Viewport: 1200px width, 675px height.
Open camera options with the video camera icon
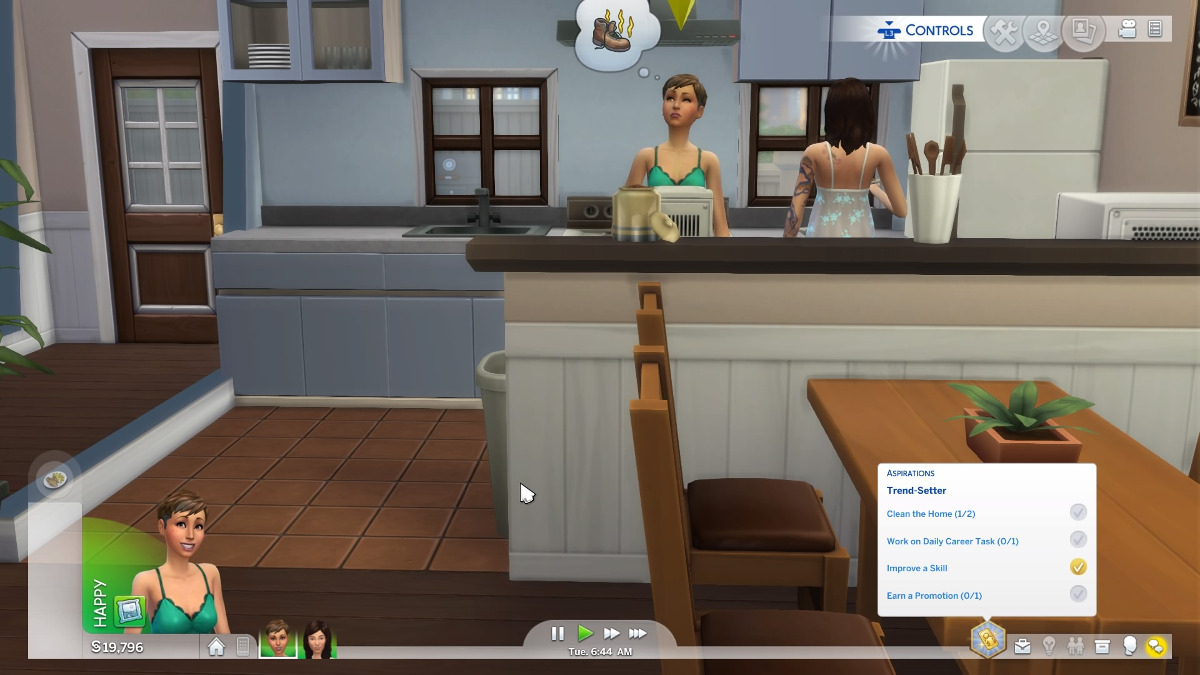click(x=1127, y=30)
